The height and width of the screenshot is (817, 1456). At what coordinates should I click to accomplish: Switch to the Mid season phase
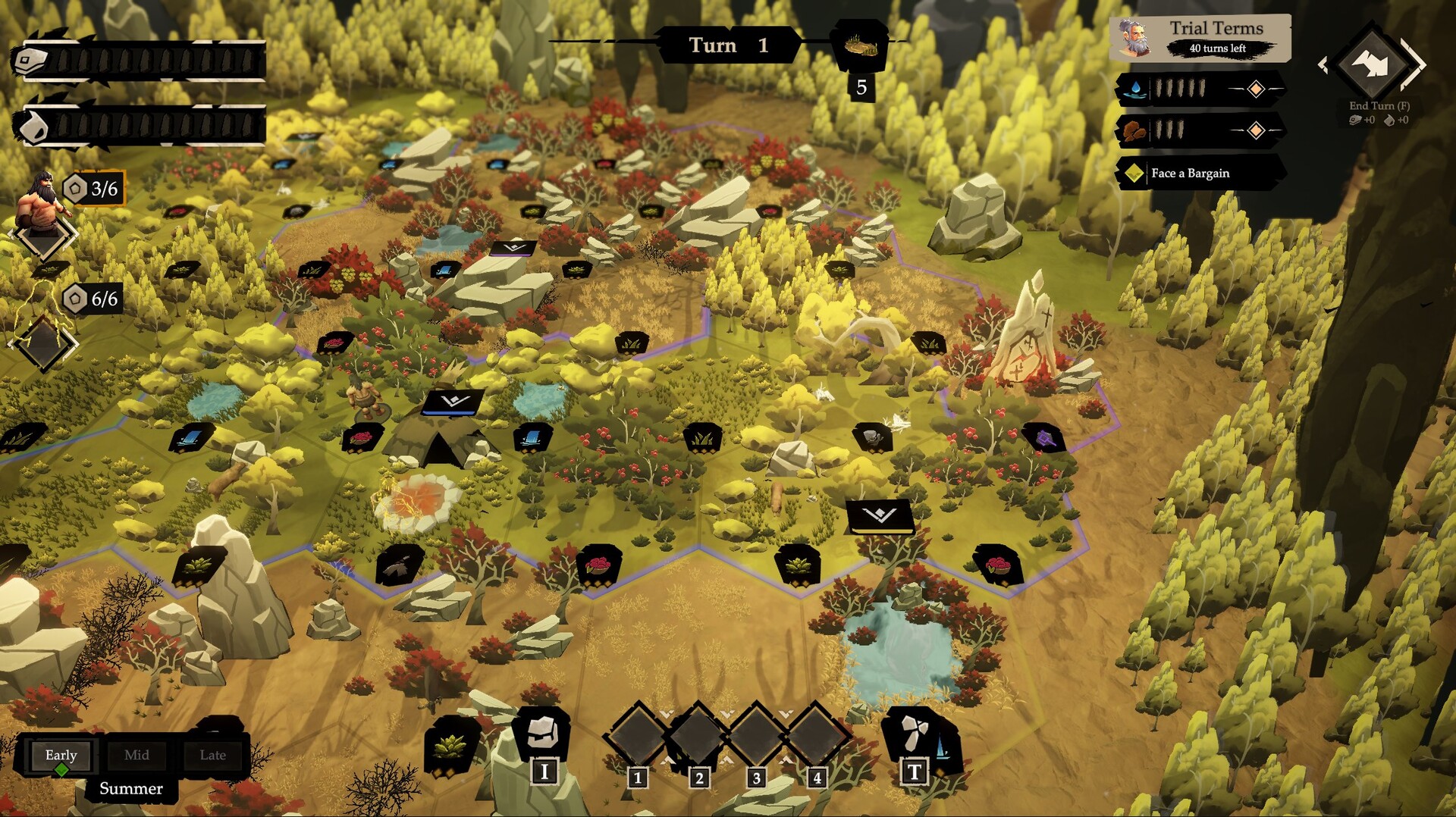tap(136, 755)
